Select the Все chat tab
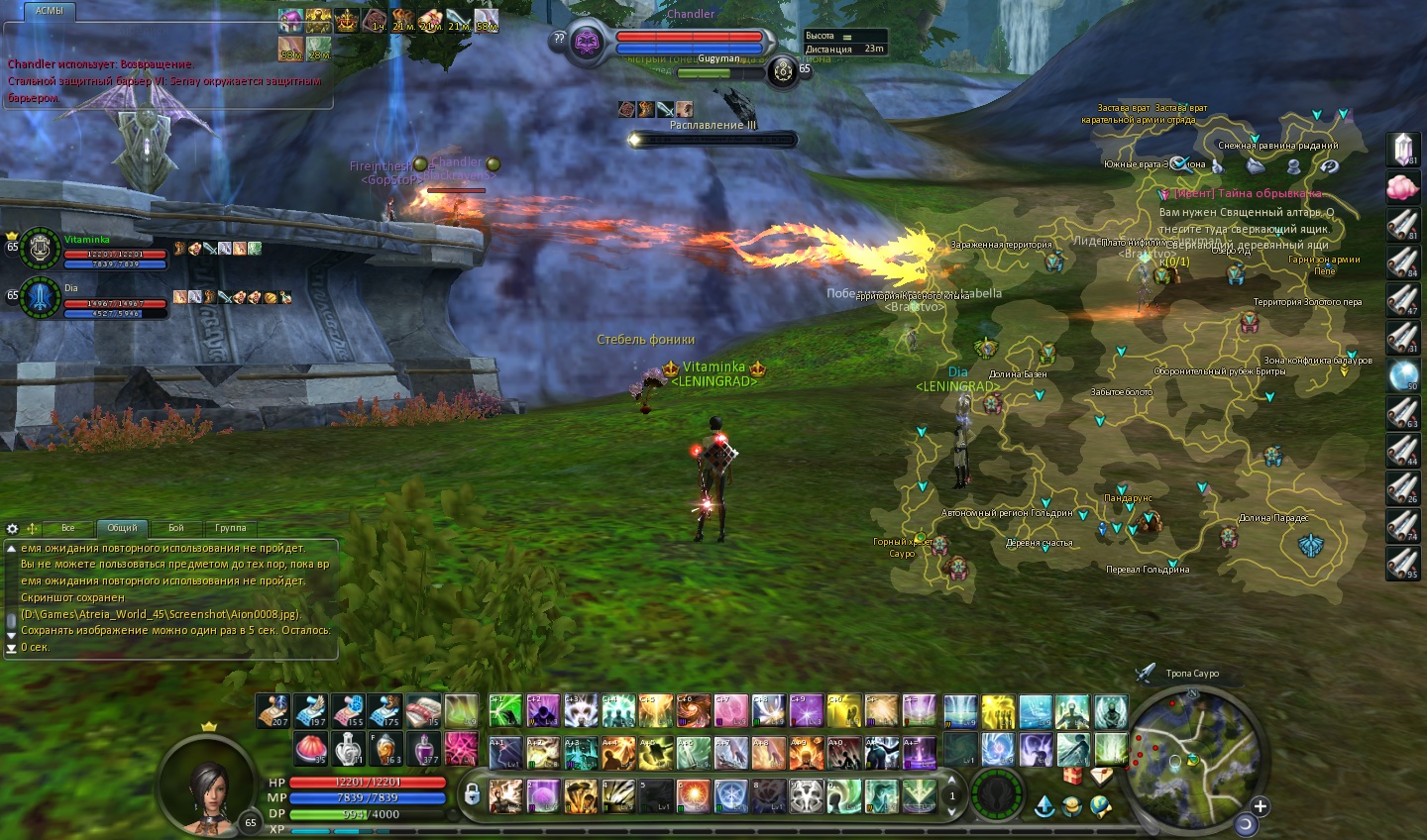This screenshot has width=1427, height=840. 67,528
